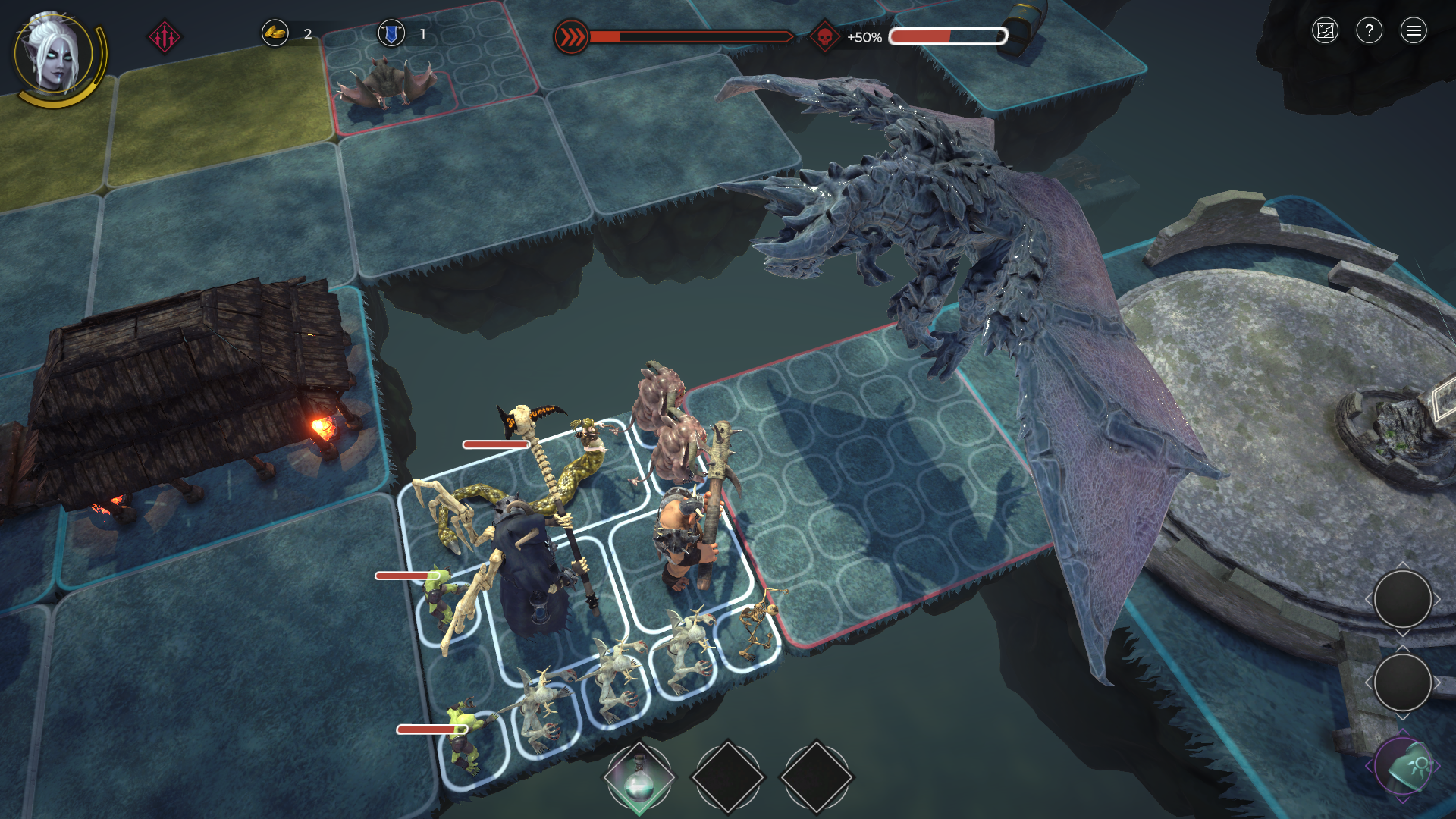The width and height of the screenshot is (1456, 819).
Task: Select the crimson three-swords diamond icon
Action: [164, 36]
